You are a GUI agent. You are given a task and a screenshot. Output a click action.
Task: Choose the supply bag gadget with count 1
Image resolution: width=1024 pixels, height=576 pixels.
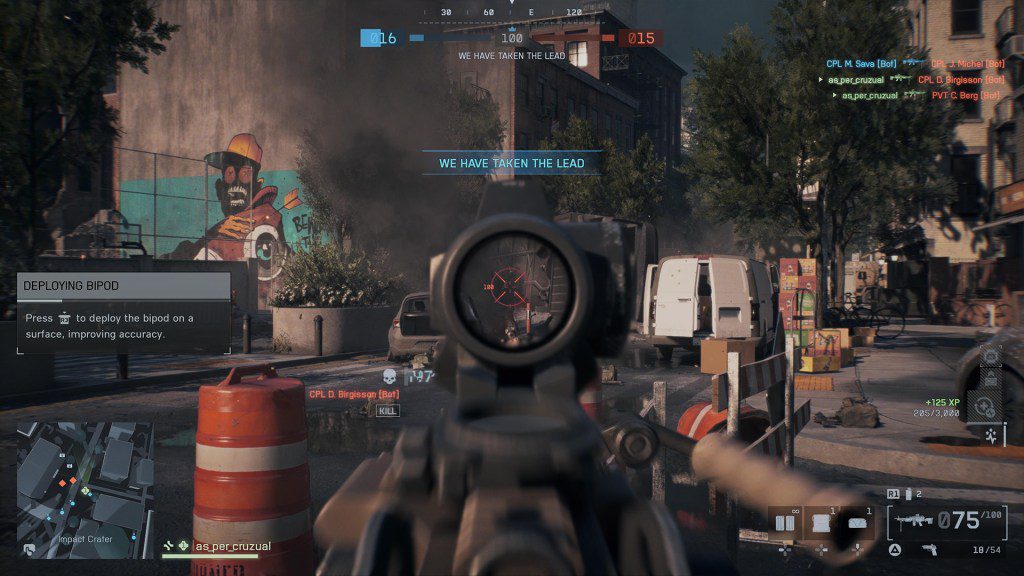point(820,522)
